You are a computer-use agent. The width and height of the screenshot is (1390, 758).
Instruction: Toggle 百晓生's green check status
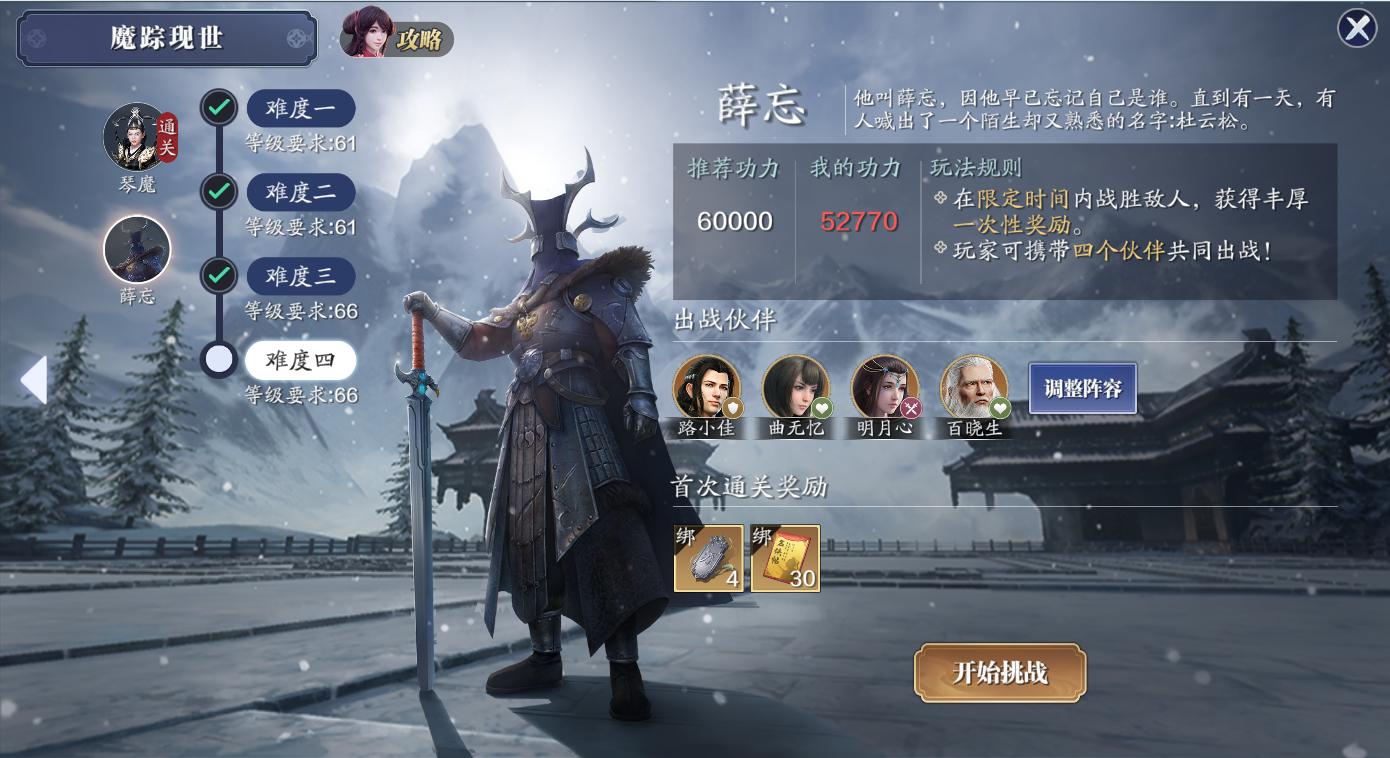tap(999, 408)
